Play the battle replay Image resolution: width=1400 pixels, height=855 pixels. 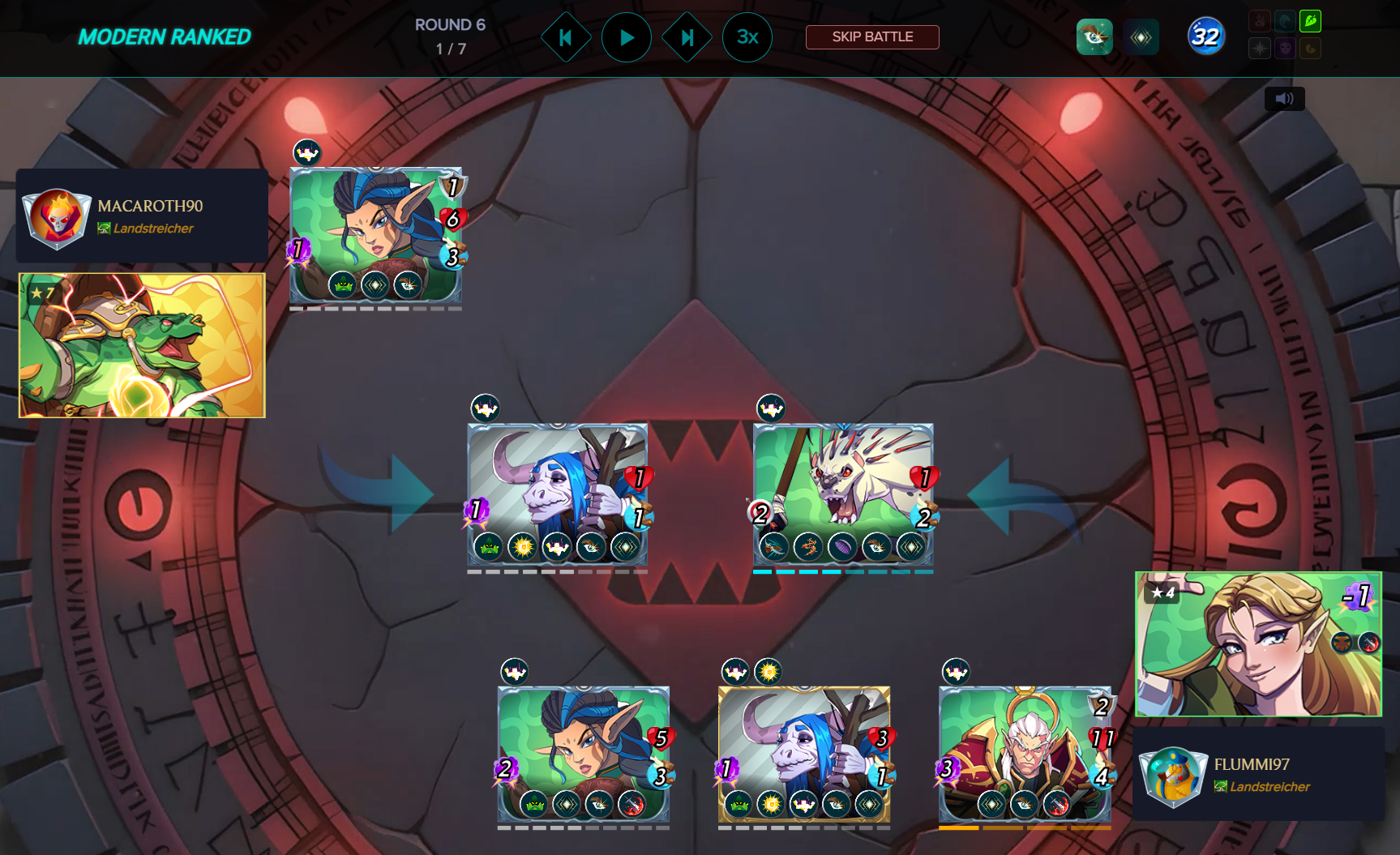pyautogui.click(x=626, y=37)
